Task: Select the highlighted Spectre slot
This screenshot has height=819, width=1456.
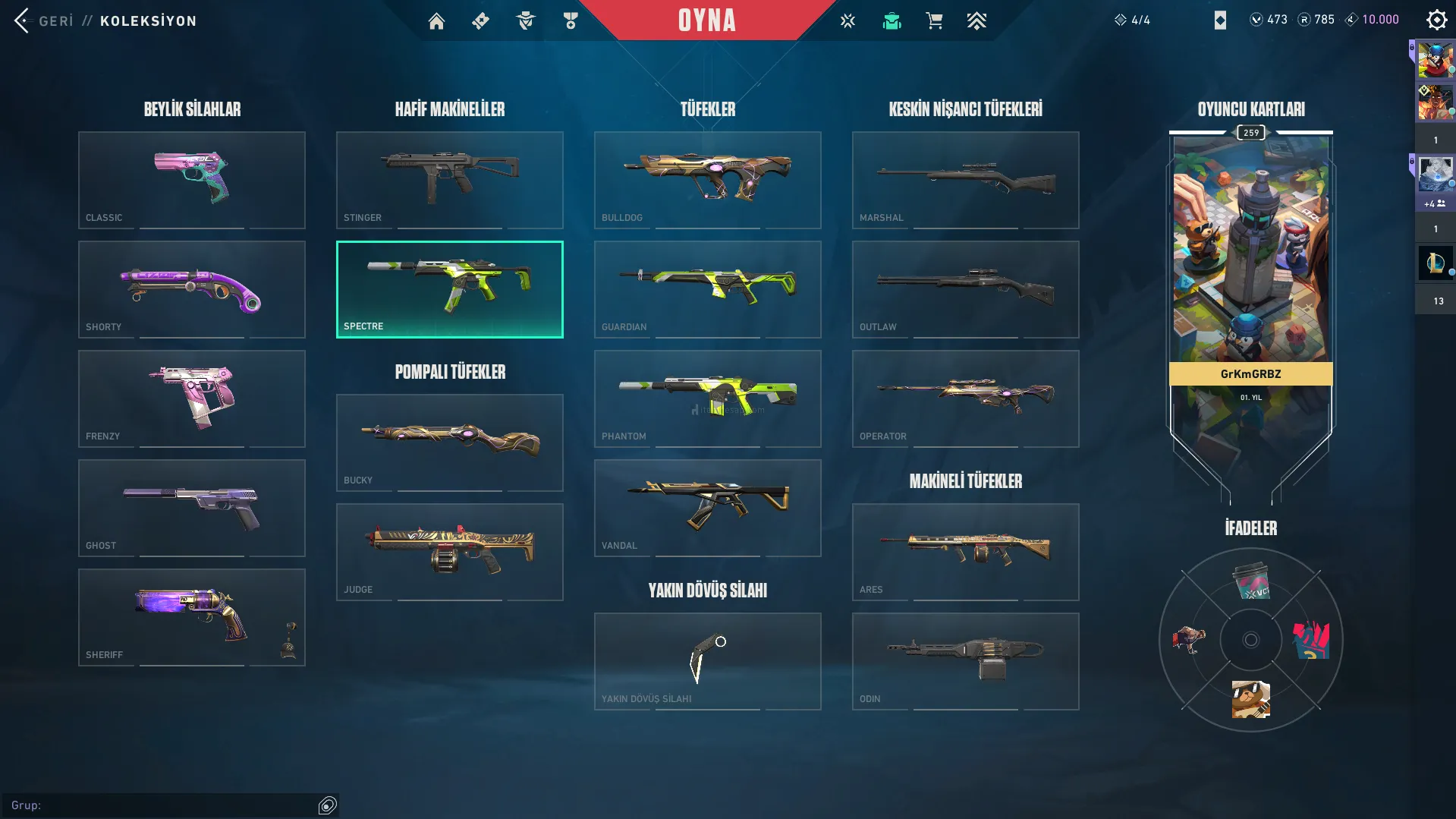Action: [x=450, y=289]
